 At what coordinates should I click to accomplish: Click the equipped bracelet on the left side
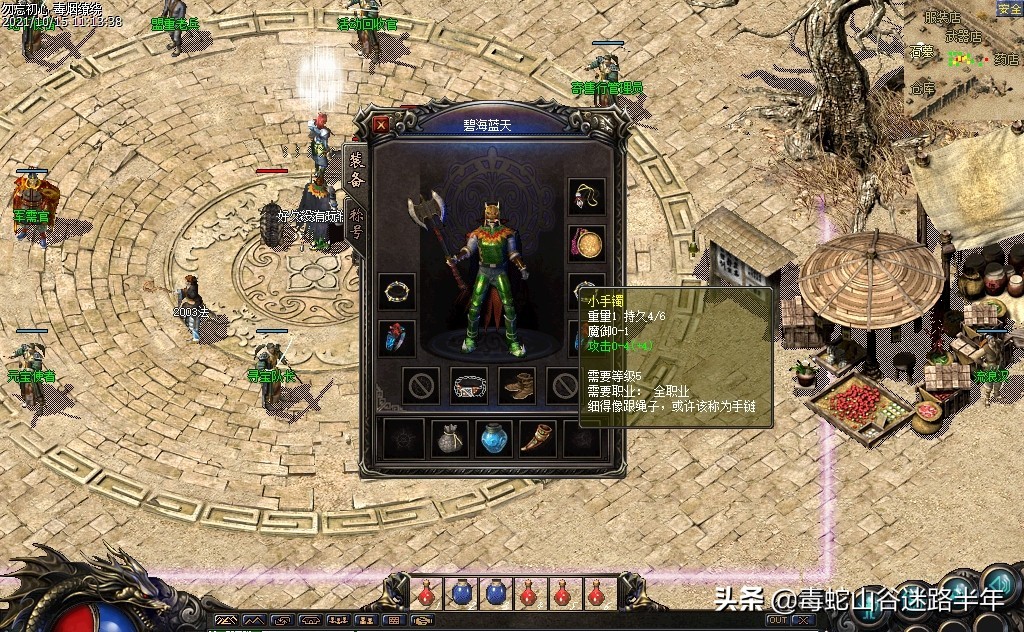[x=397, y=291]
